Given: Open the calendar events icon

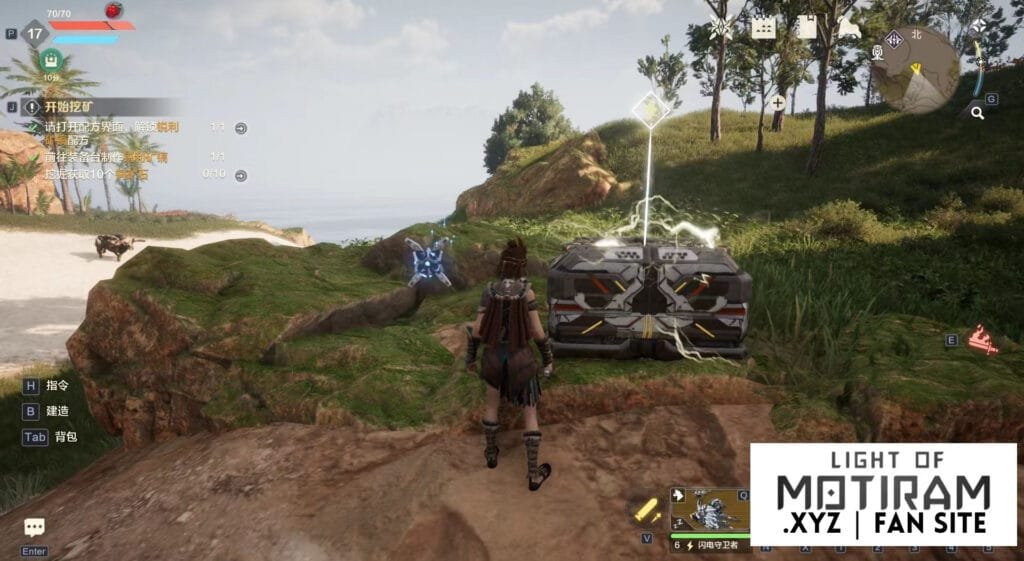Looking at the screenshot, I should (765, 27).
